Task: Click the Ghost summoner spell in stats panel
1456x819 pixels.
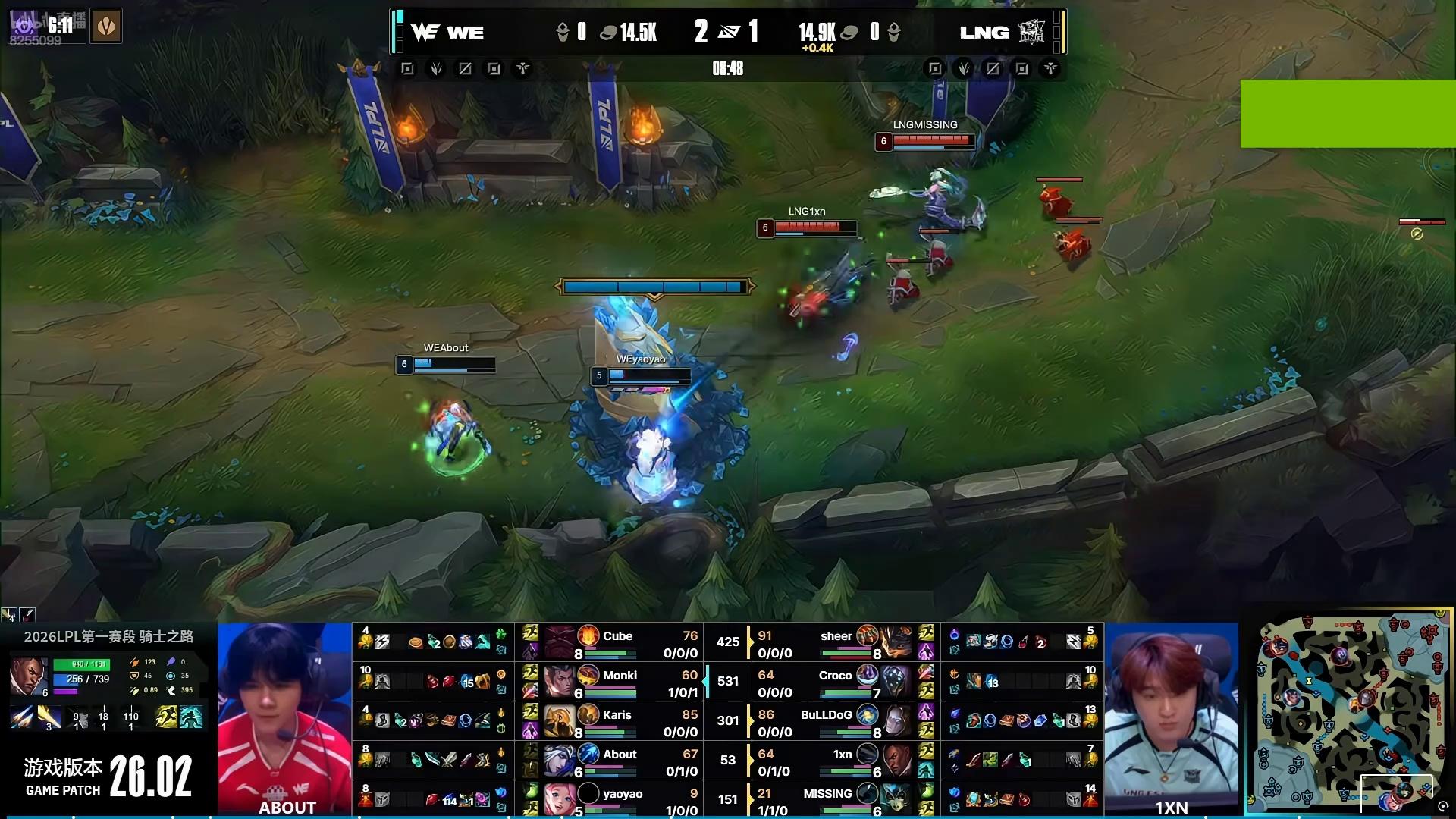Action: [168, 717]
